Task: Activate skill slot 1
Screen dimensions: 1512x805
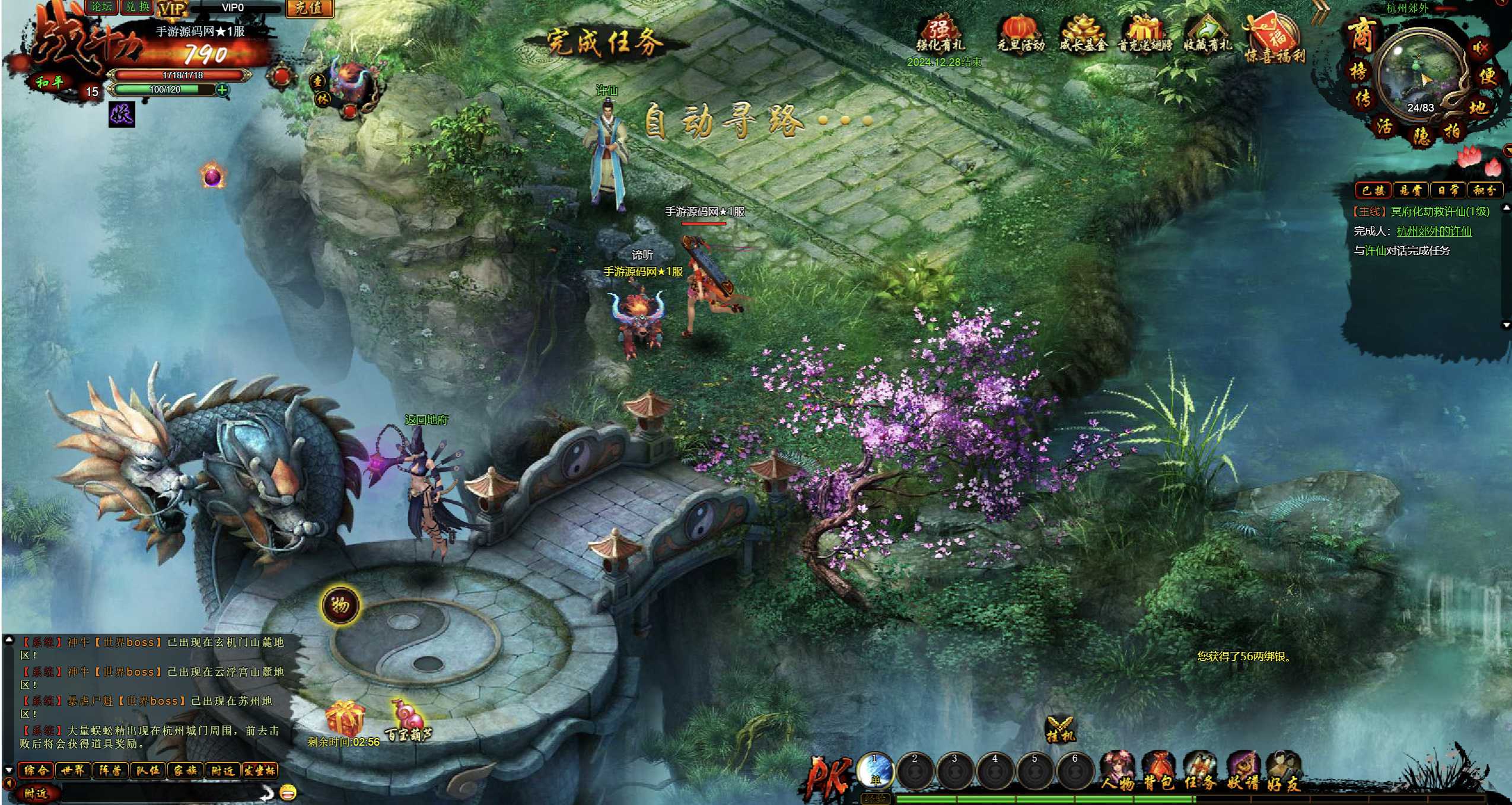Action: (x=875, y=771)
